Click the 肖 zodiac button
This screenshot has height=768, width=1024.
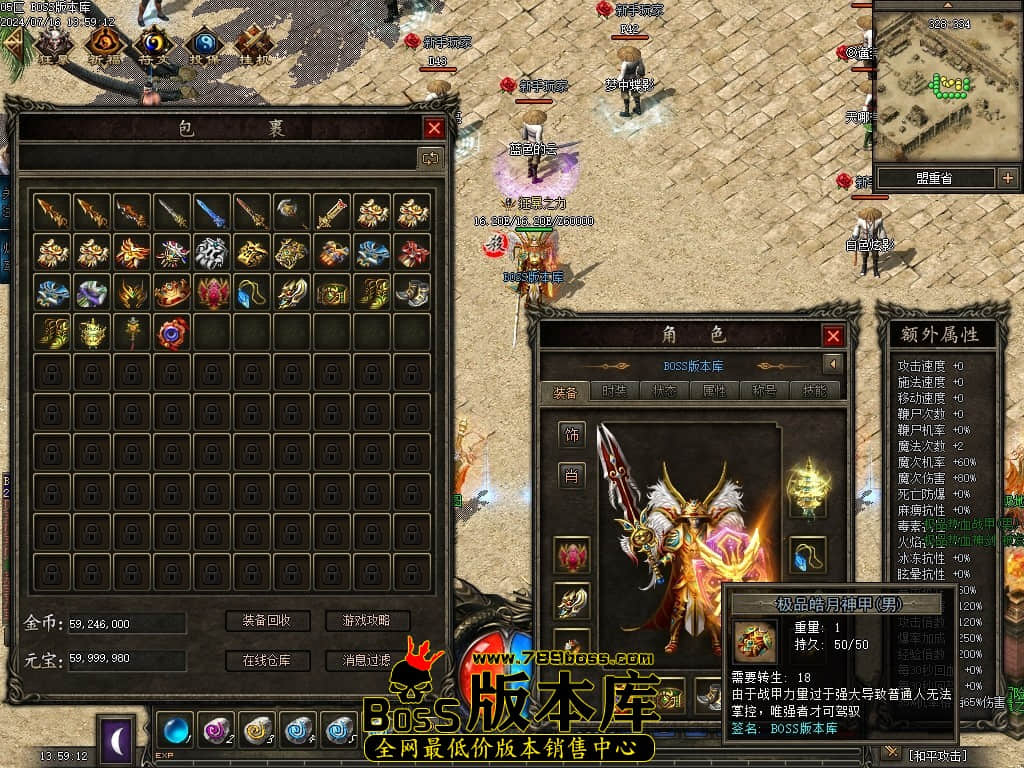pos(572,475)
